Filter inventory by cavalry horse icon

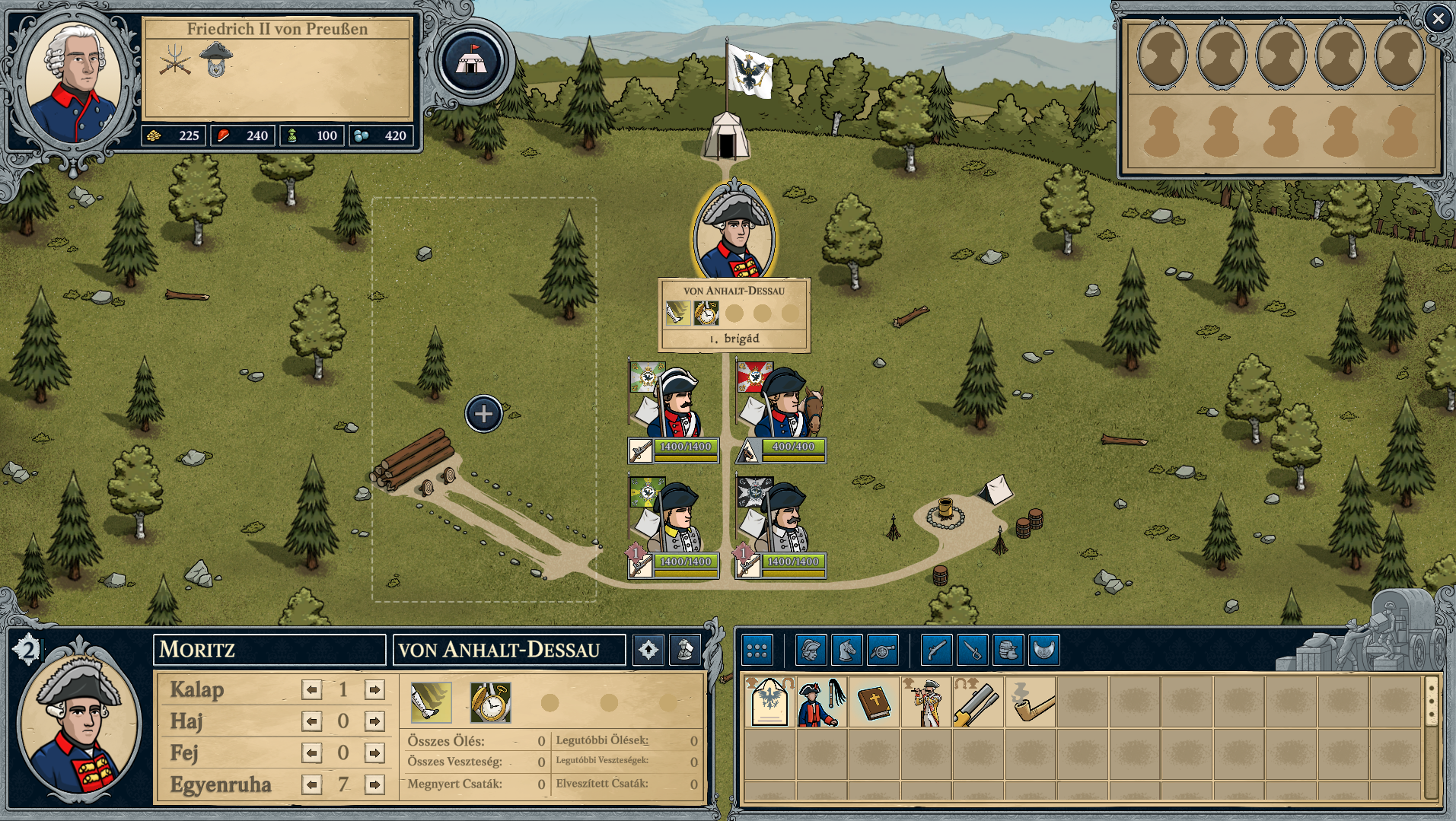pyautogui.click(x=846, y=650)
